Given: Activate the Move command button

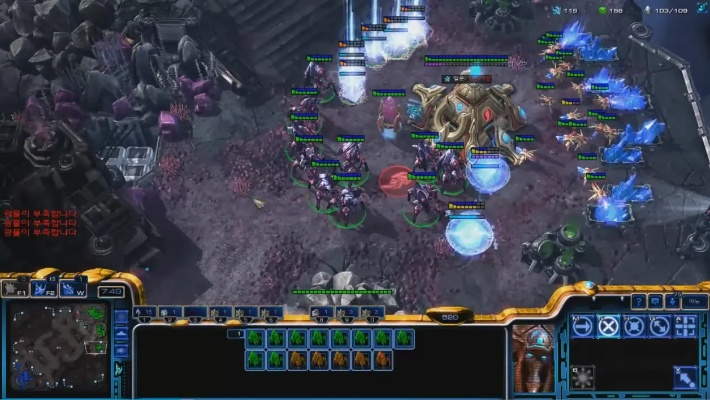Looking at the screenshot, I should [583, 326].
